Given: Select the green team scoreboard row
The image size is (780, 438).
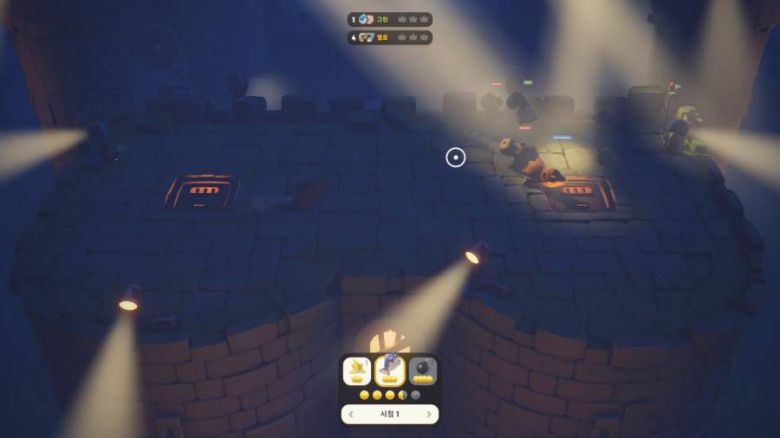Looking at the screenshot, I should coord(390,19).
